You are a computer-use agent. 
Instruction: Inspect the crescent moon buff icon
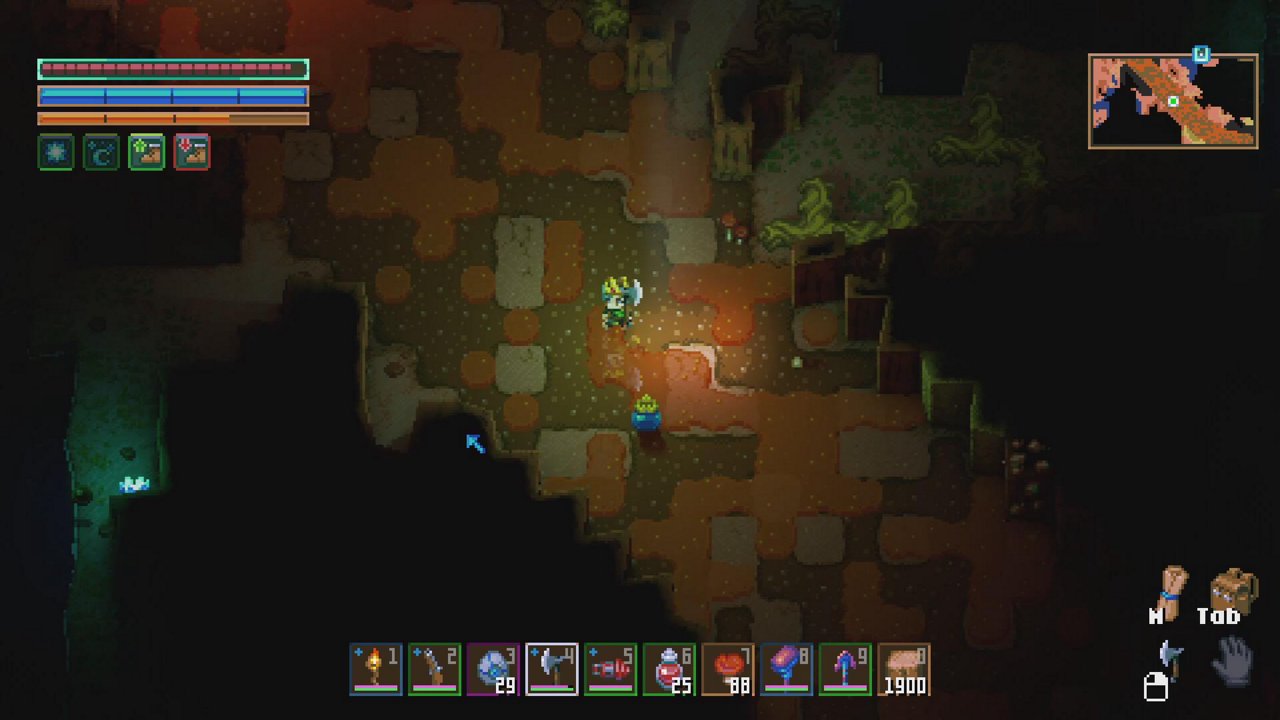point(101,152)
